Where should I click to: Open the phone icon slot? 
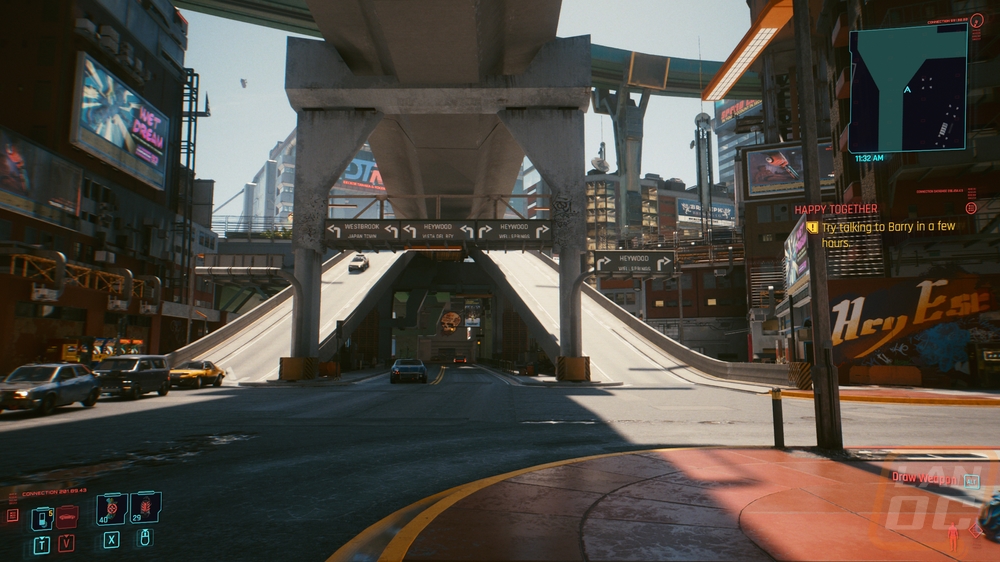tap(41, 518)
